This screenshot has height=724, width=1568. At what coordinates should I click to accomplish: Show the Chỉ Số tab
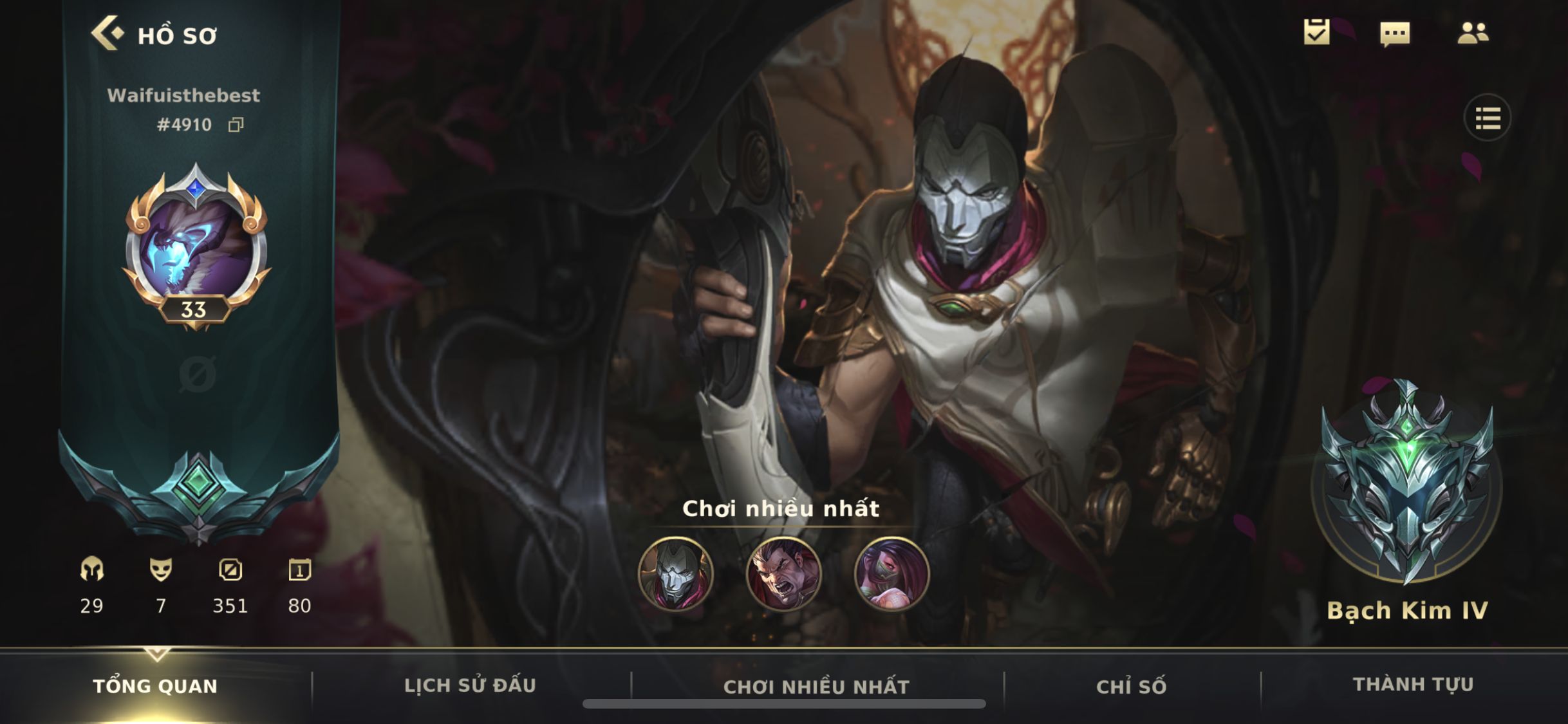click(1131, 687)
